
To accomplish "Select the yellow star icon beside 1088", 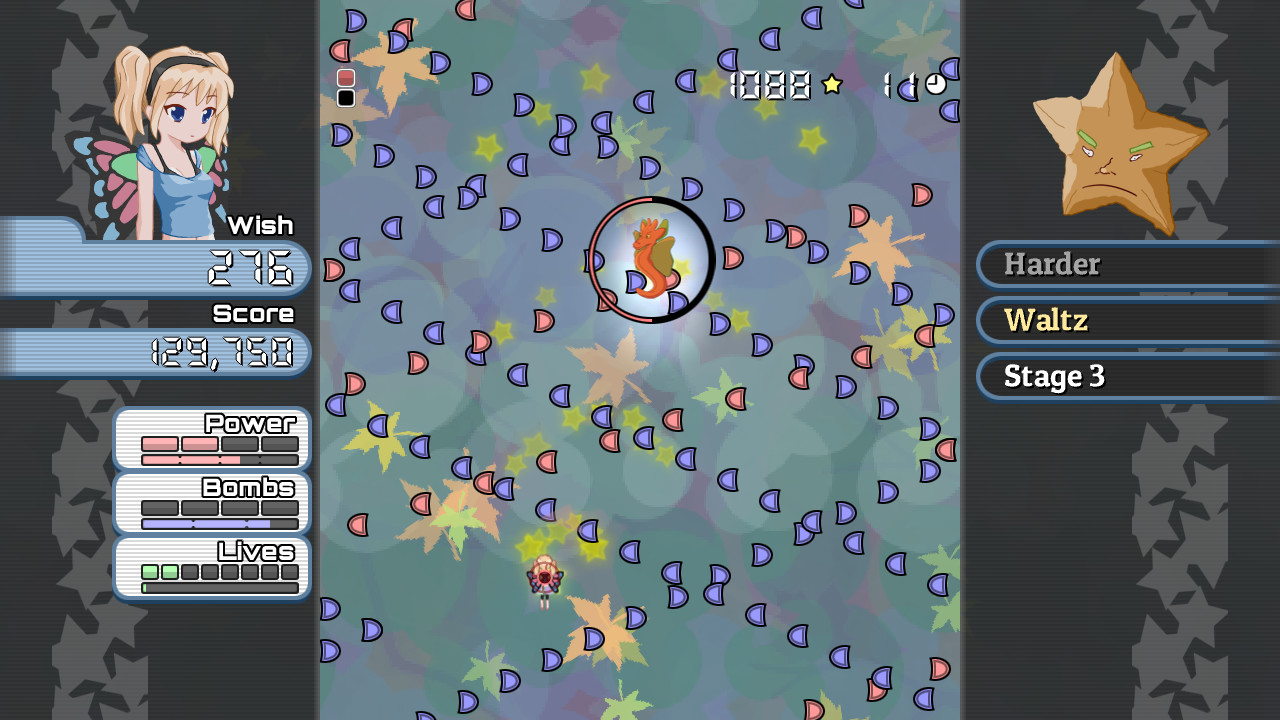I will 830,86.
